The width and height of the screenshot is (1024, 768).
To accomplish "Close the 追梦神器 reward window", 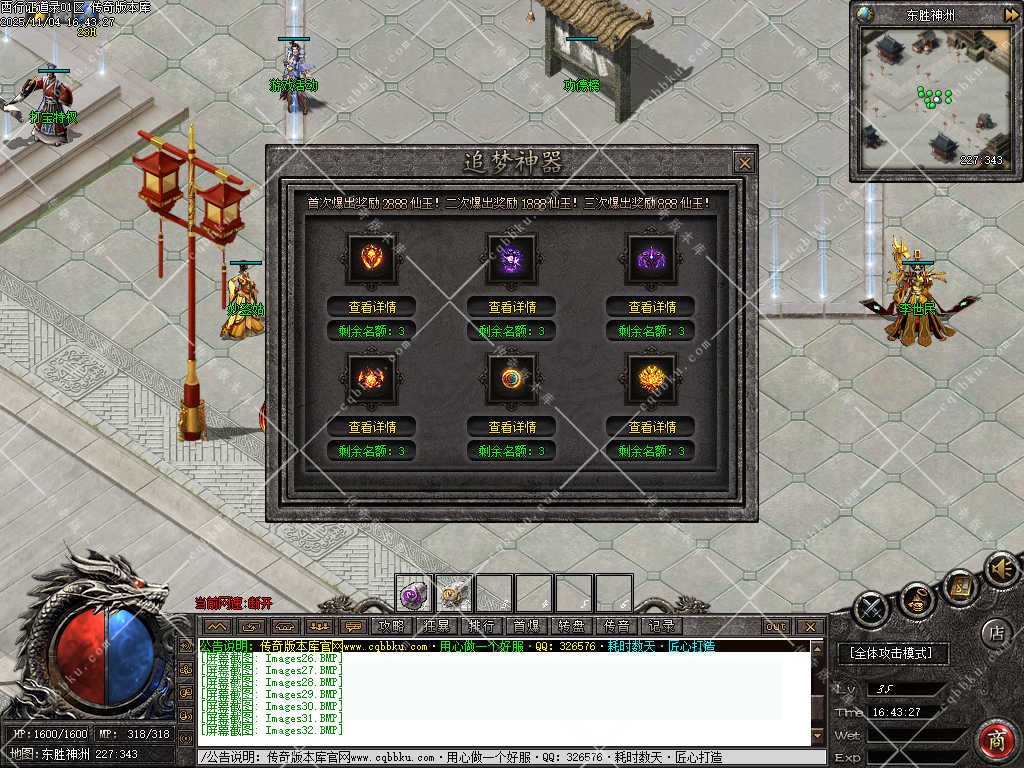I will click(x=743, y=162).
